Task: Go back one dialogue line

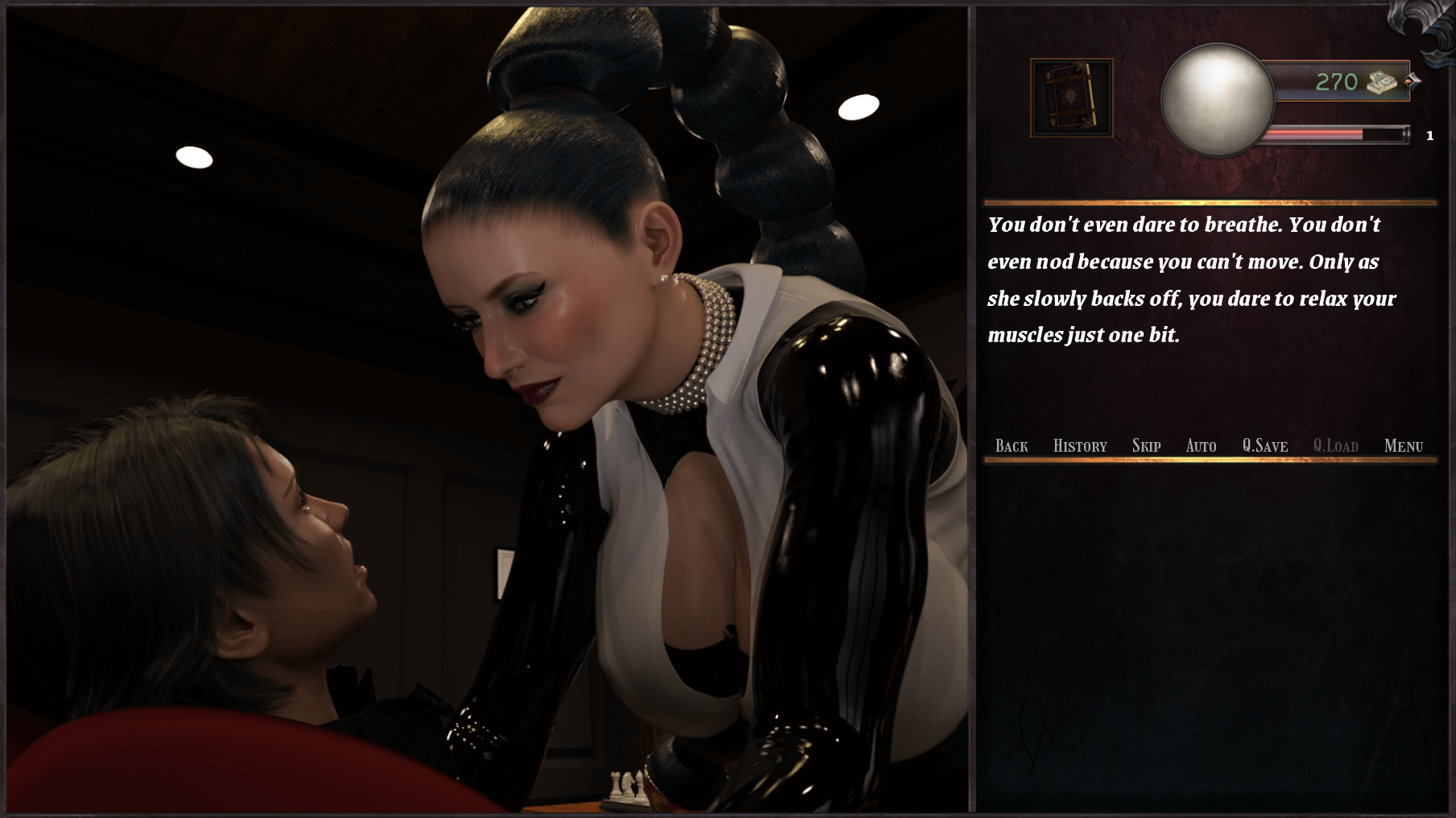Action: pyautogui.click(x=1011, y=446)
